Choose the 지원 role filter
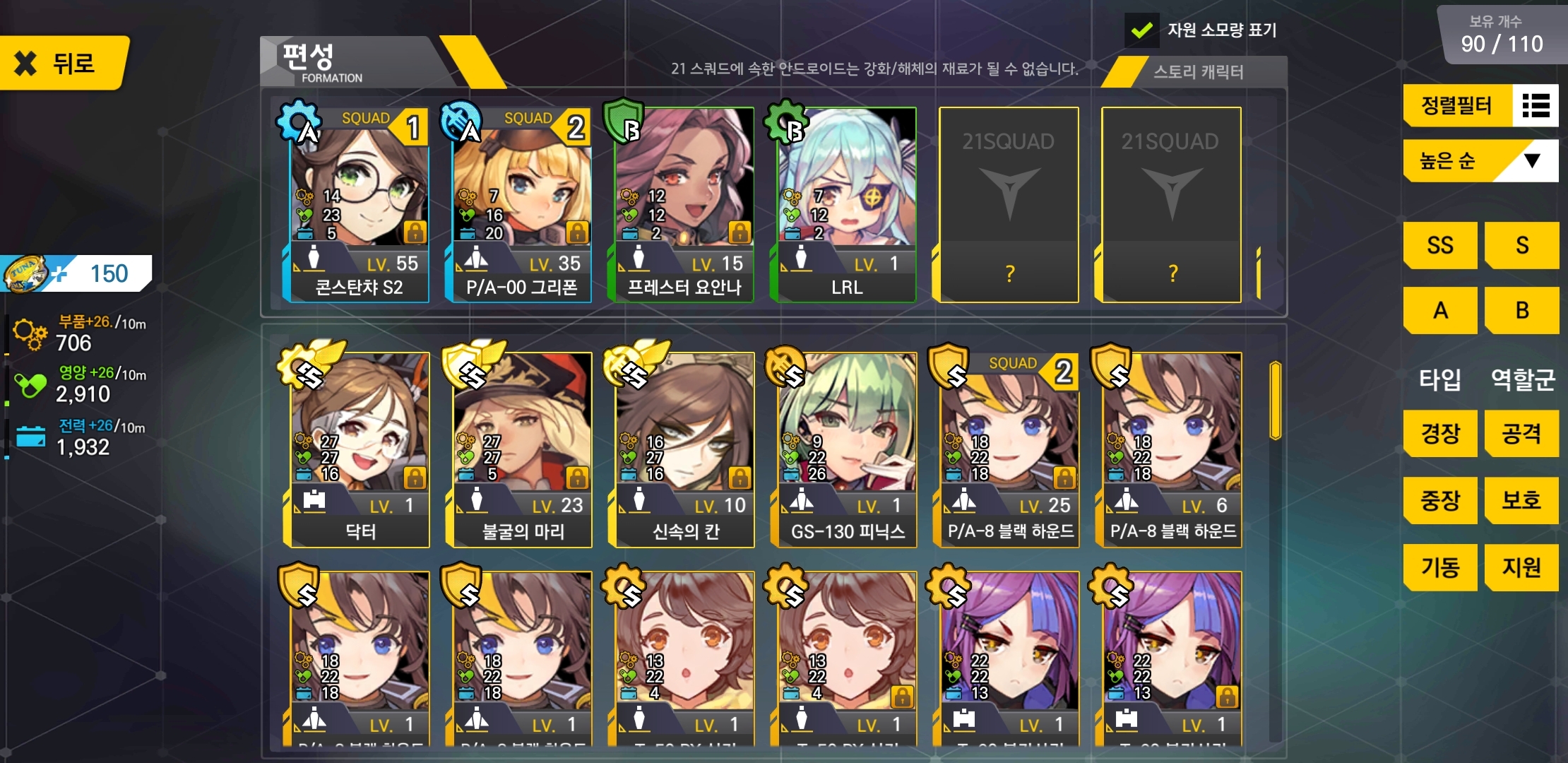Viewport: 1568px width, 763px height. click(1521, 567)
